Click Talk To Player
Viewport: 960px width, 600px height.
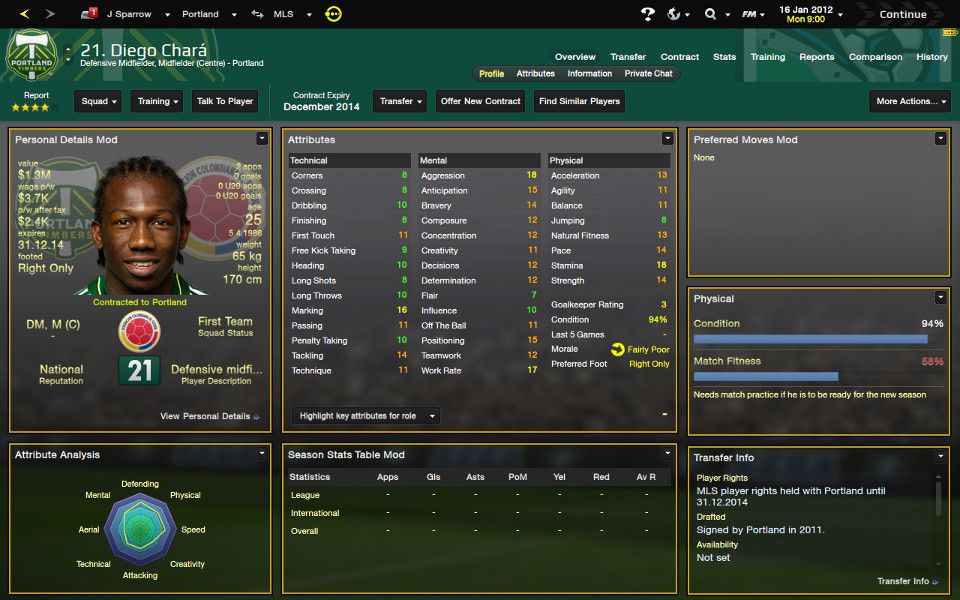click(225, 101)
